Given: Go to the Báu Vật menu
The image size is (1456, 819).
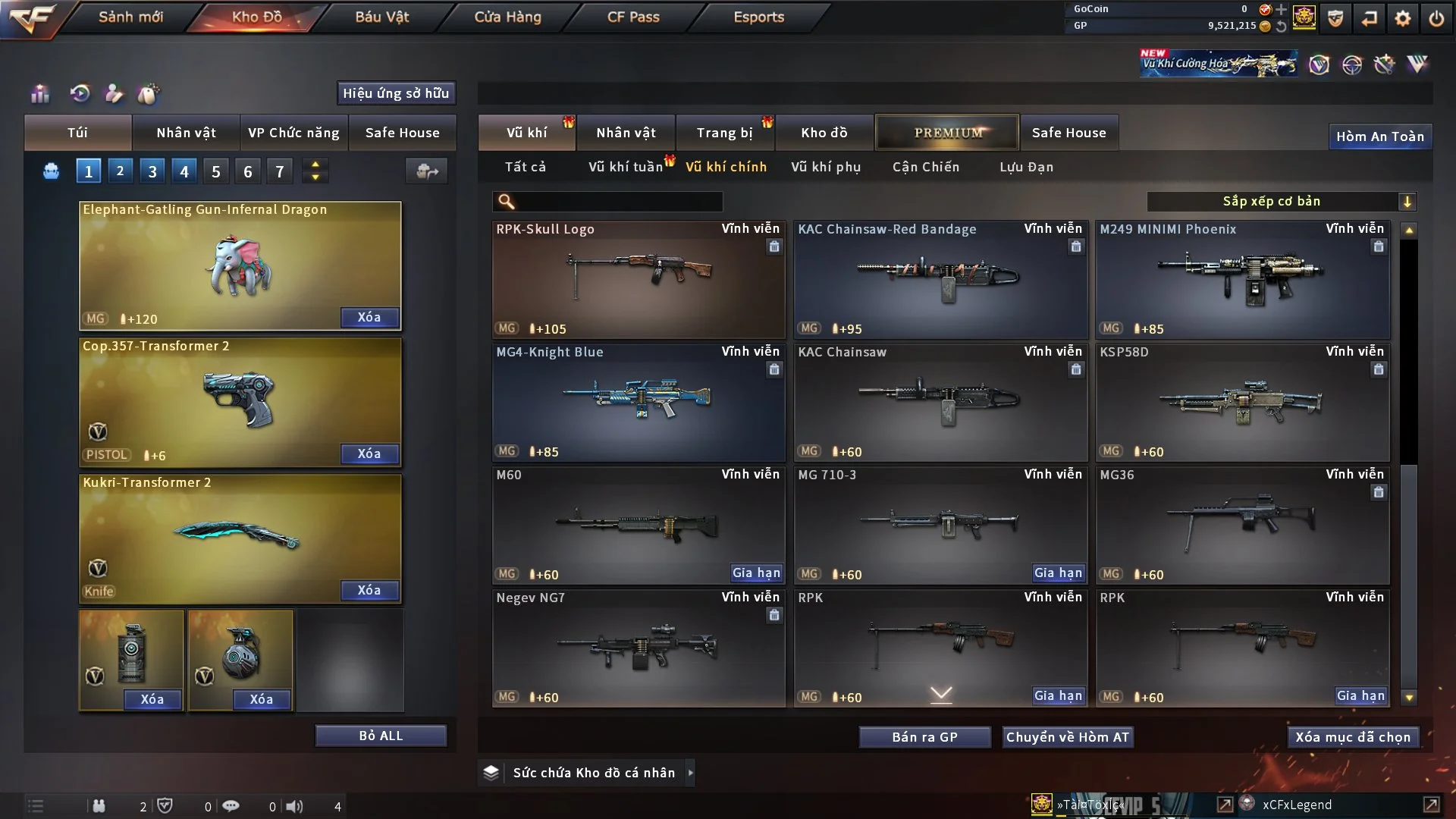Looking at the screenshot, I should [x=381, y=17].
